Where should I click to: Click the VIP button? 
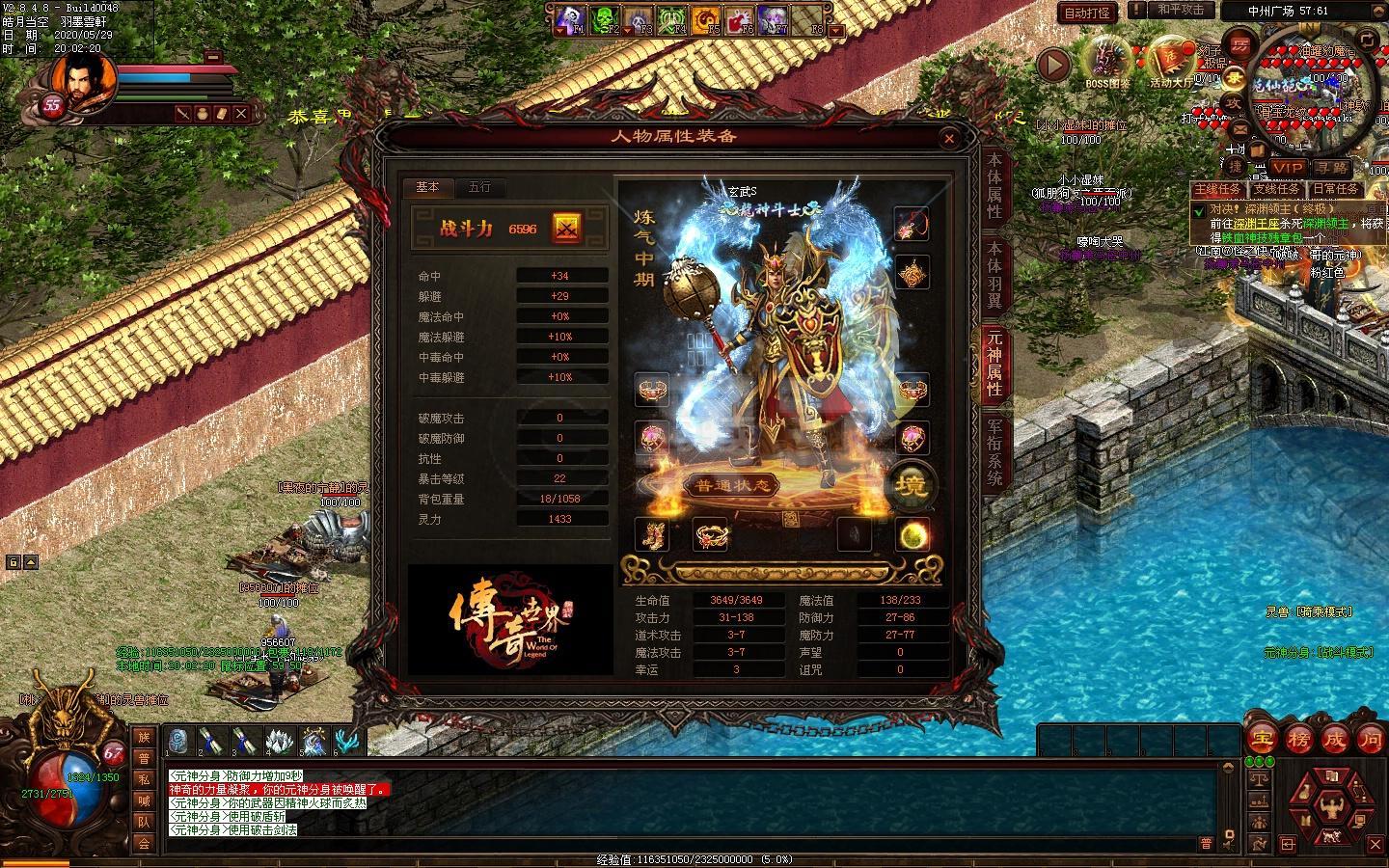pyautogui.click(x=1288, y=167)
